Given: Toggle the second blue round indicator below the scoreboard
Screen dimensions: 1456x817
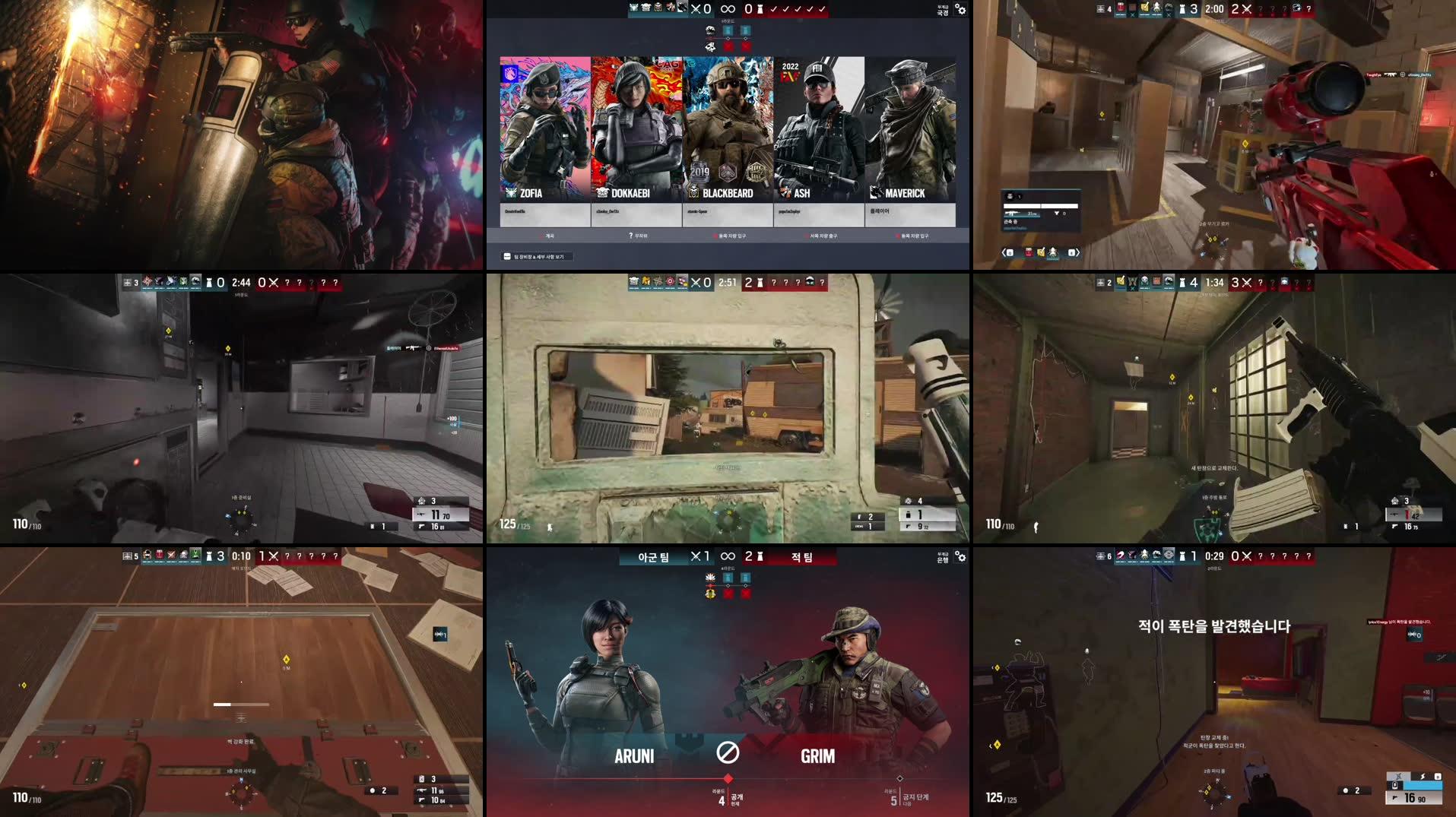Looking at the screenshot, I should click(x=746, y=30).
